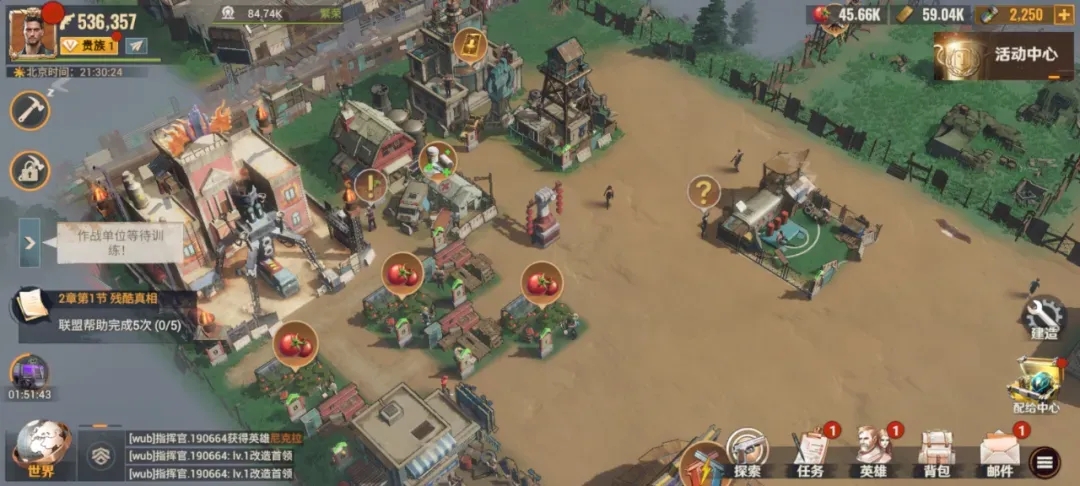
Task: Open the player avatar profile
Action: (32, 32)
